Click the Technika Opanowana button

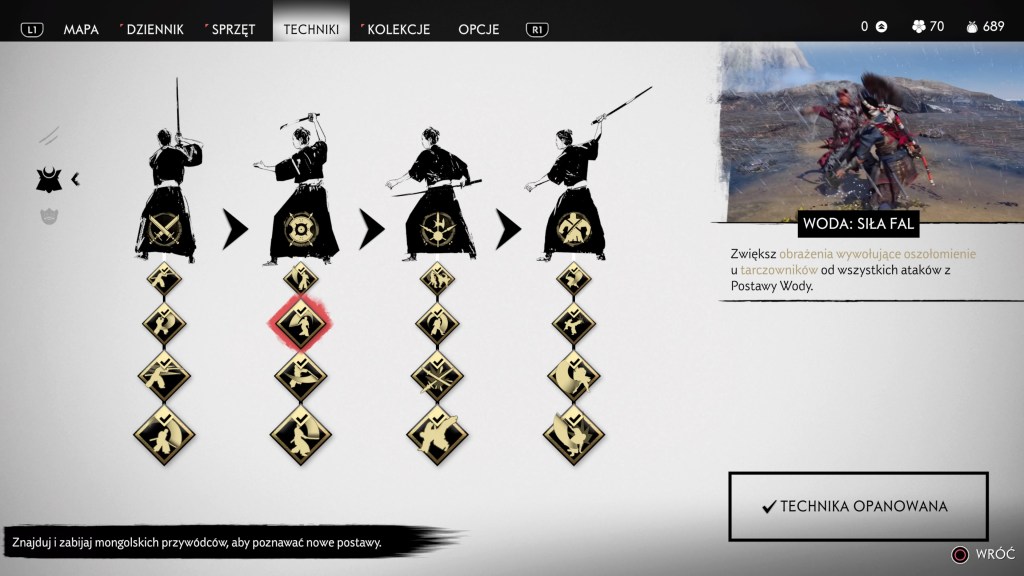[857, 506]
